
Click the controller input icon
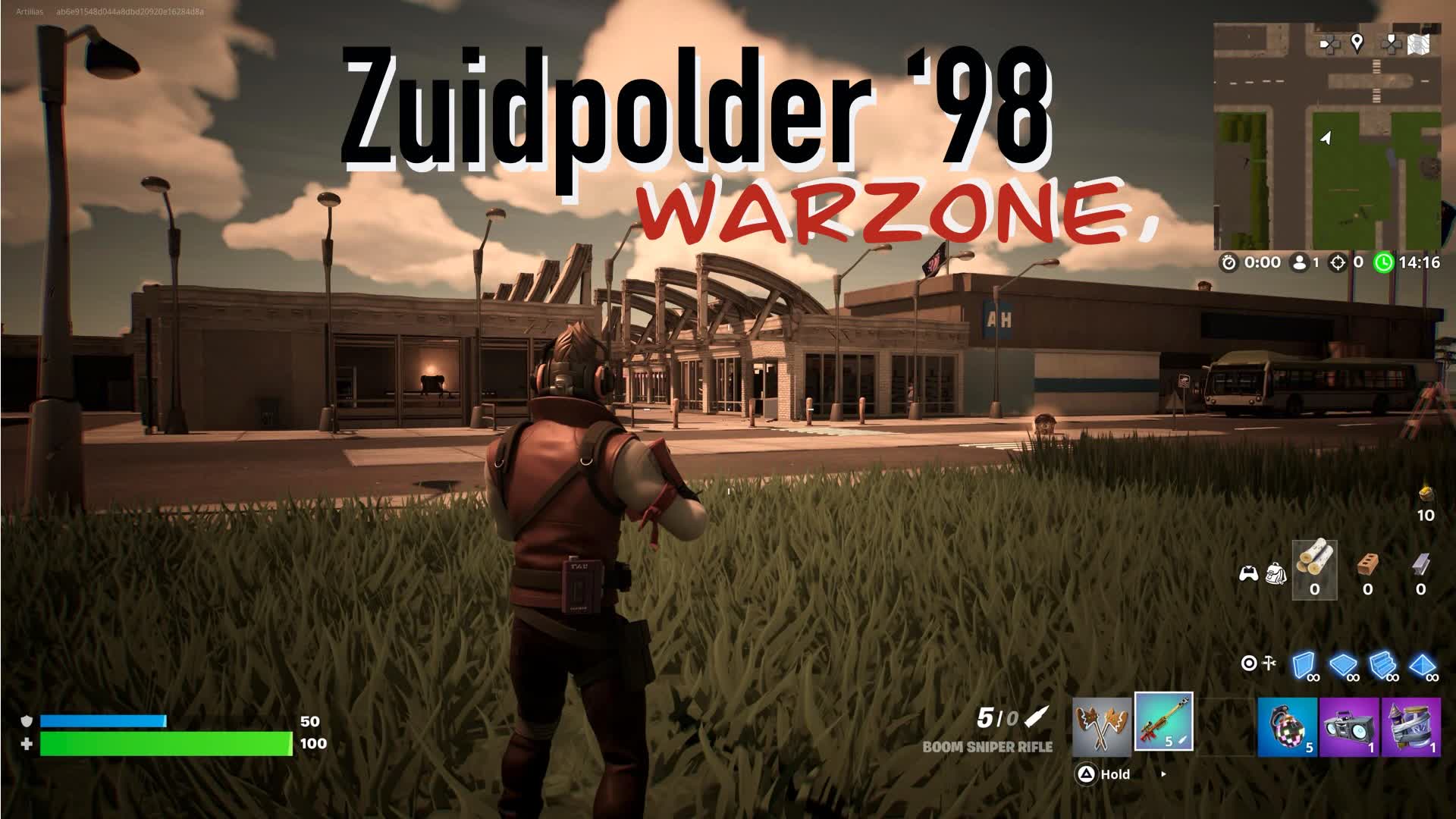click(x=1249, y=576)
